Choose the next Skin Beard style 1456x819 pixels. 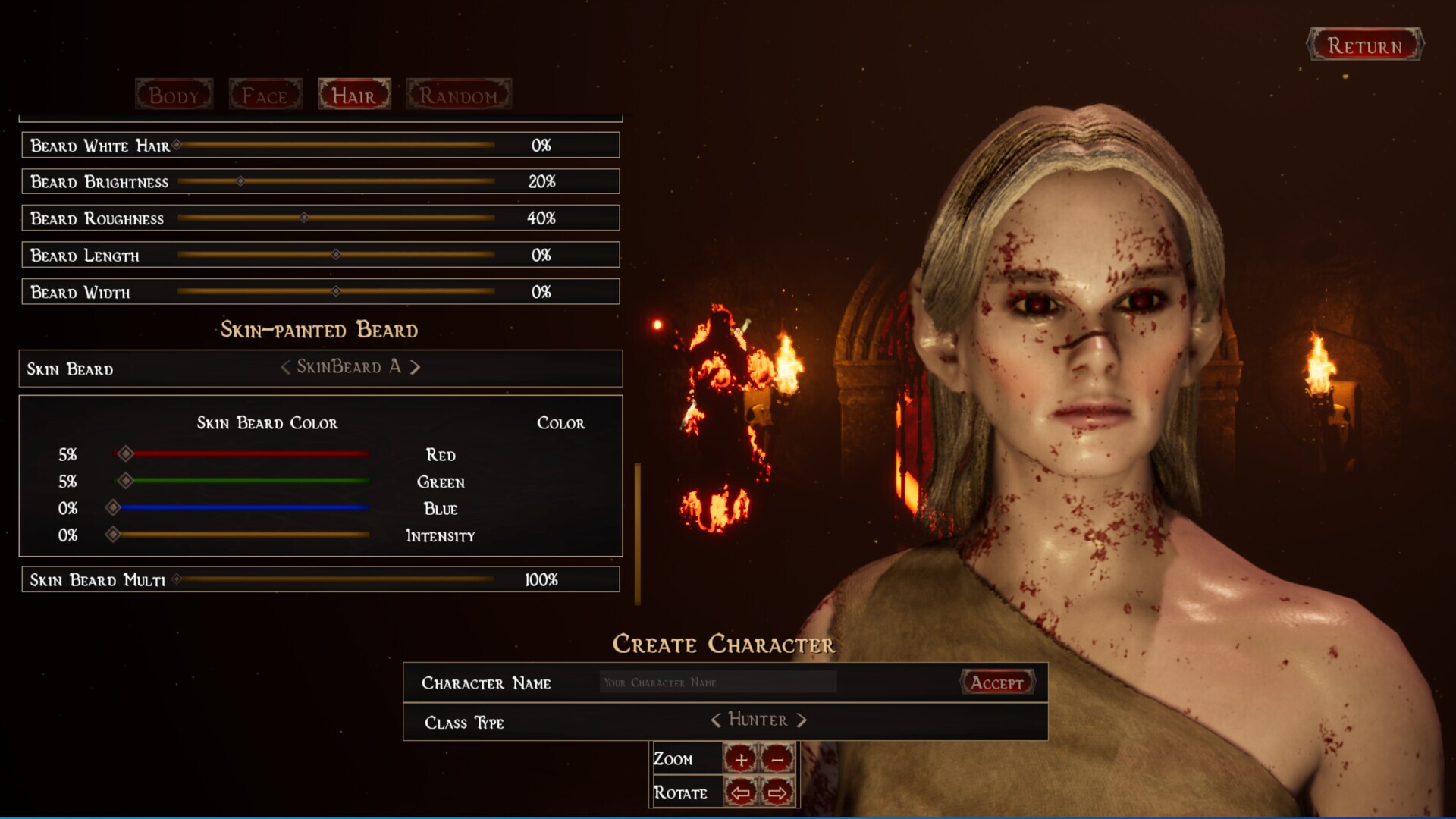(x=416, y=368)
